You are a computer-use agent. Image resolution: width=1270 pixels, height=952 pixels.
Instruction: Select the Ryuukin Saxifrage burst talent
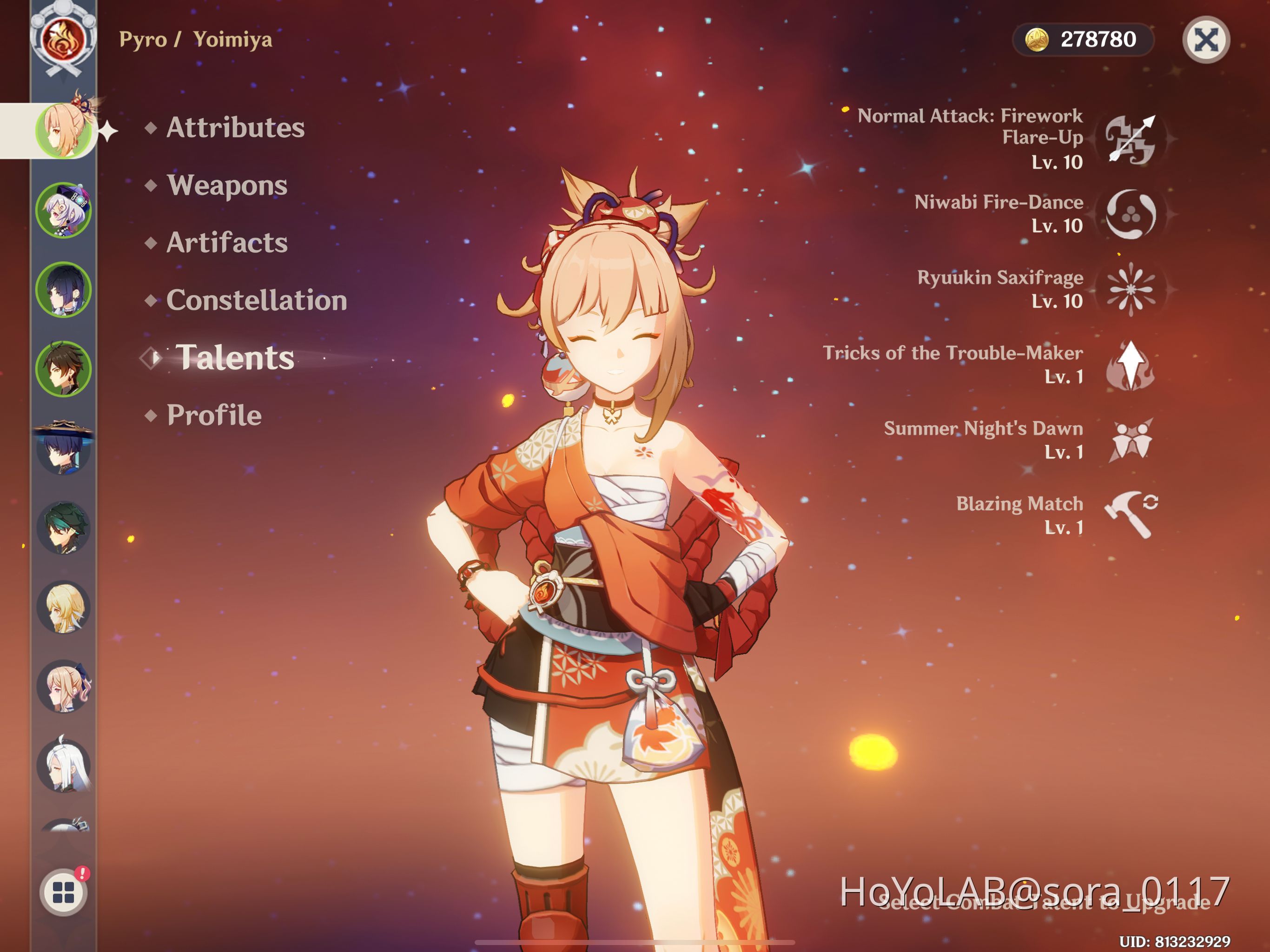(1130, 289)
